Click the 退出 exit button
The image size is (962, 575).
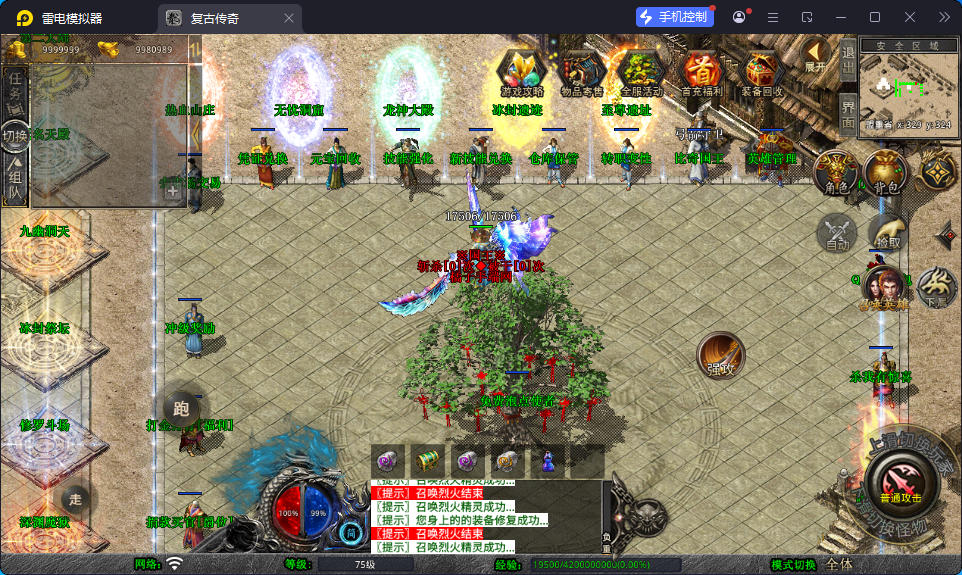[x=848, y=61]
